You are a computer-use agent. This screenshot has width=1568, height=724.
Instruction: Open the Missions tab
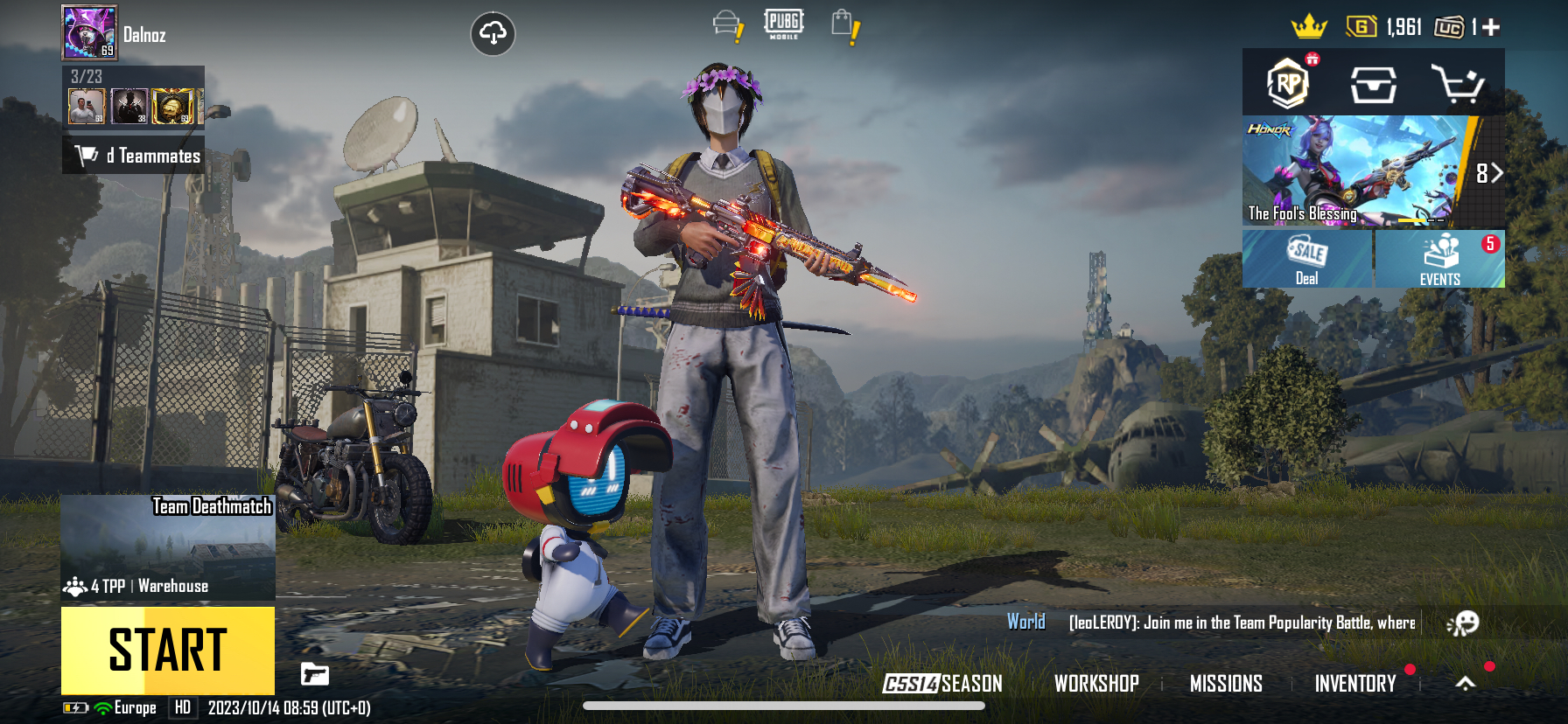point(1227,685)
